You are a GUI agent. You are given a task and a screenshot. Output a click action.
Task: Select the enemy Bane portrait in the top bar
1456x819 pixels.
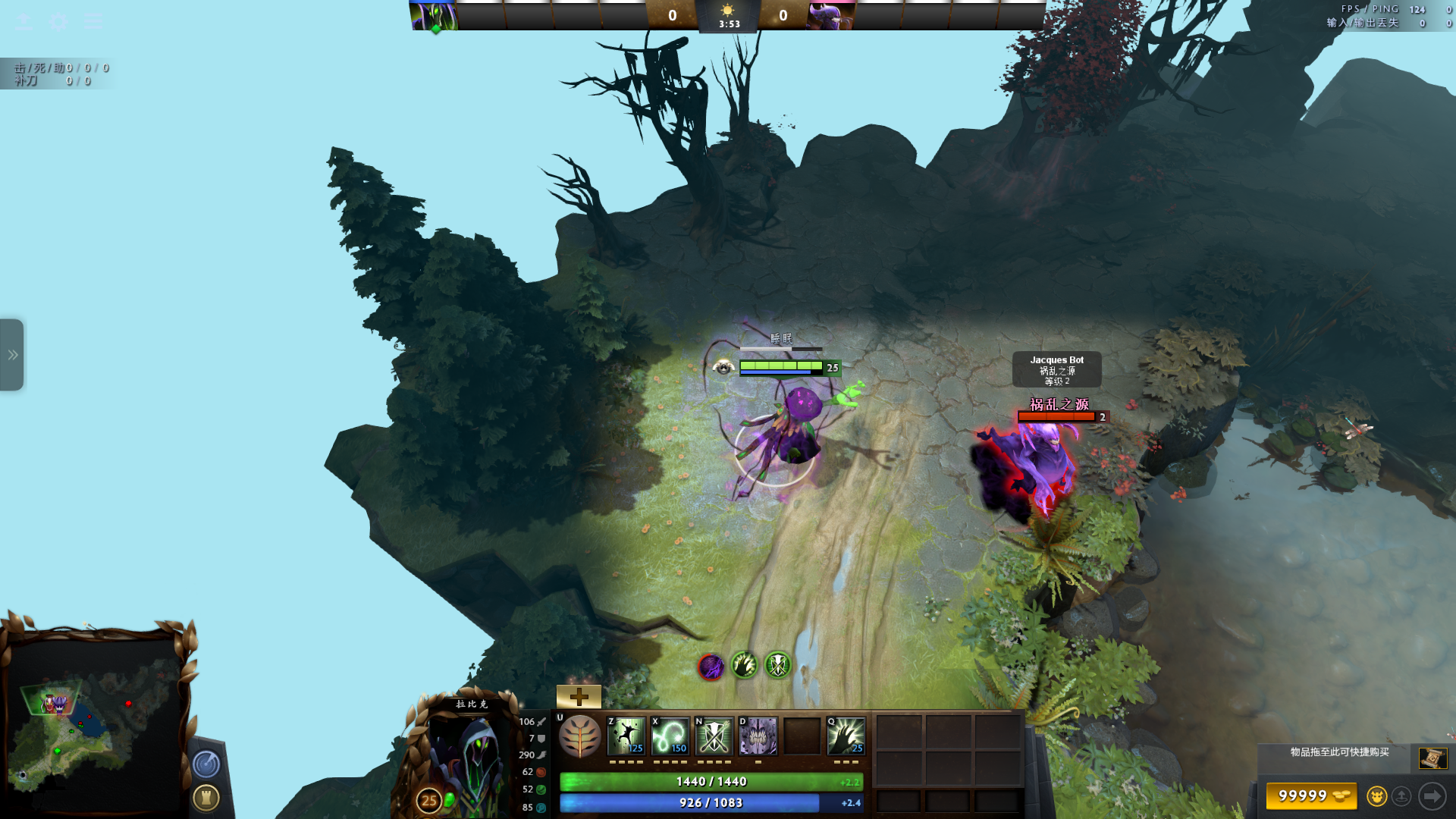(829, 16)
